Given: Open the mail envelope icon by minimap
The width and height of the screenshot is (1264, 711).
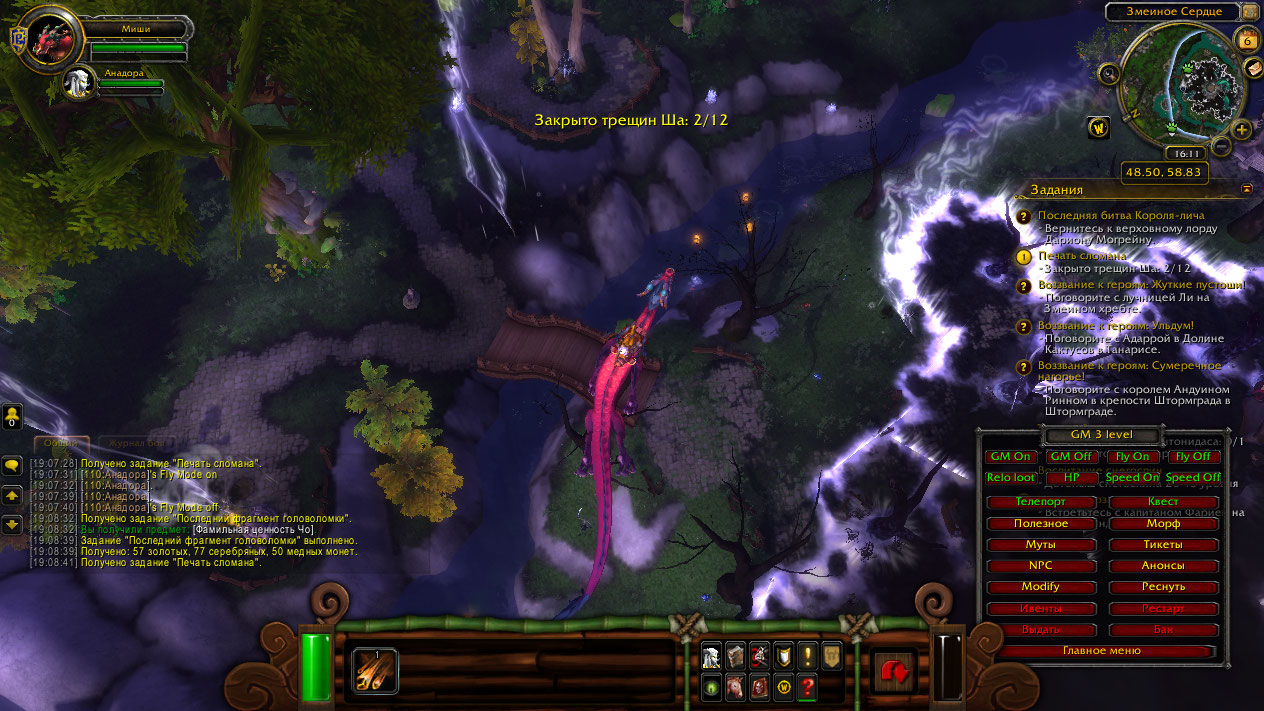Looking at the screenshot, I should [x=1253, y=68].
